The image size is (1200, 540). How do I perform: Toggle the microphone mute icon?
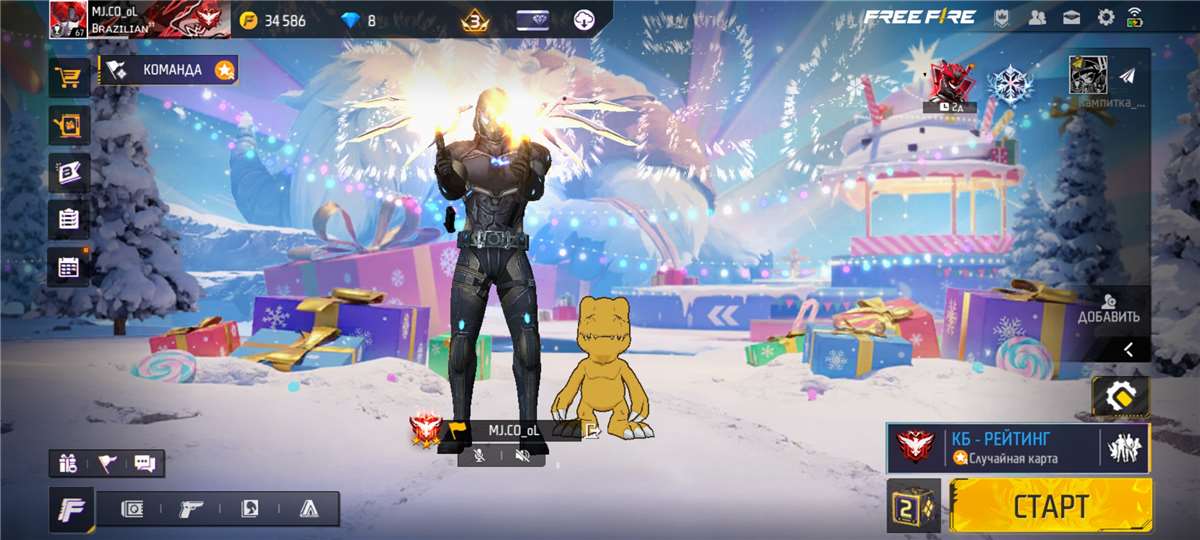coord(479,456)
